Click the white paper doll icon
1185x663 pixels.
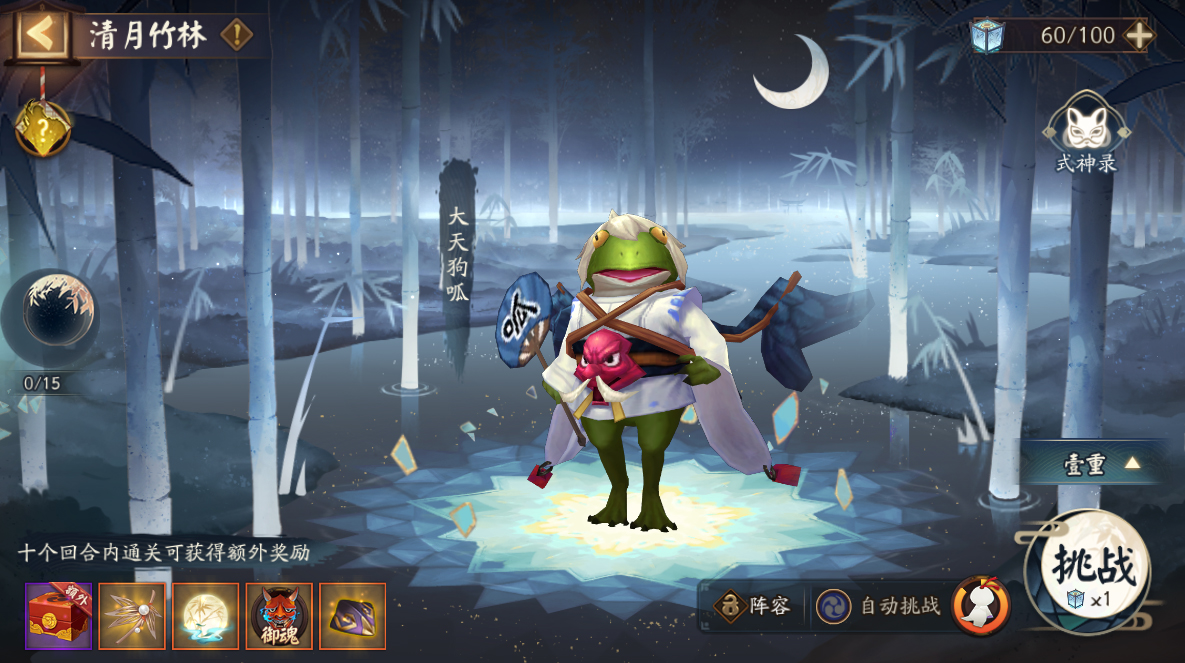tap(981, 605)
